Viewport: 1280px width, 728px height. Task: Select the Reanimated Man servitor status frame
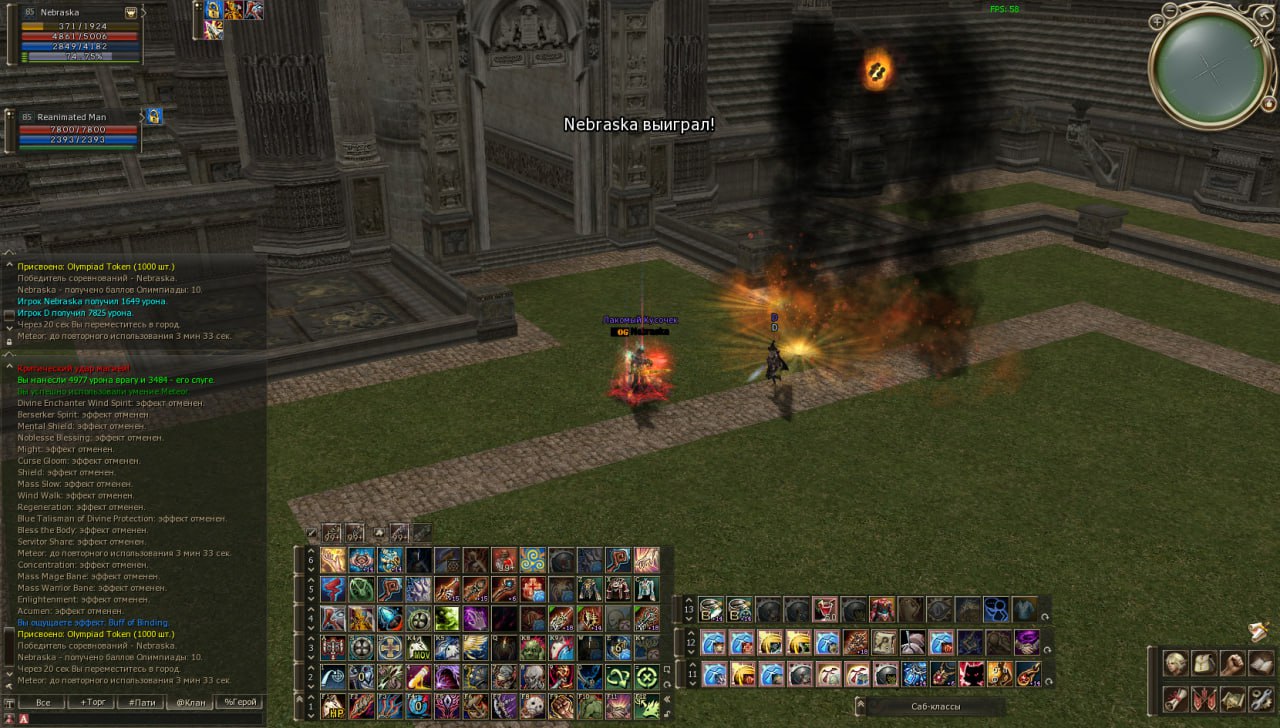click(78, 129)
